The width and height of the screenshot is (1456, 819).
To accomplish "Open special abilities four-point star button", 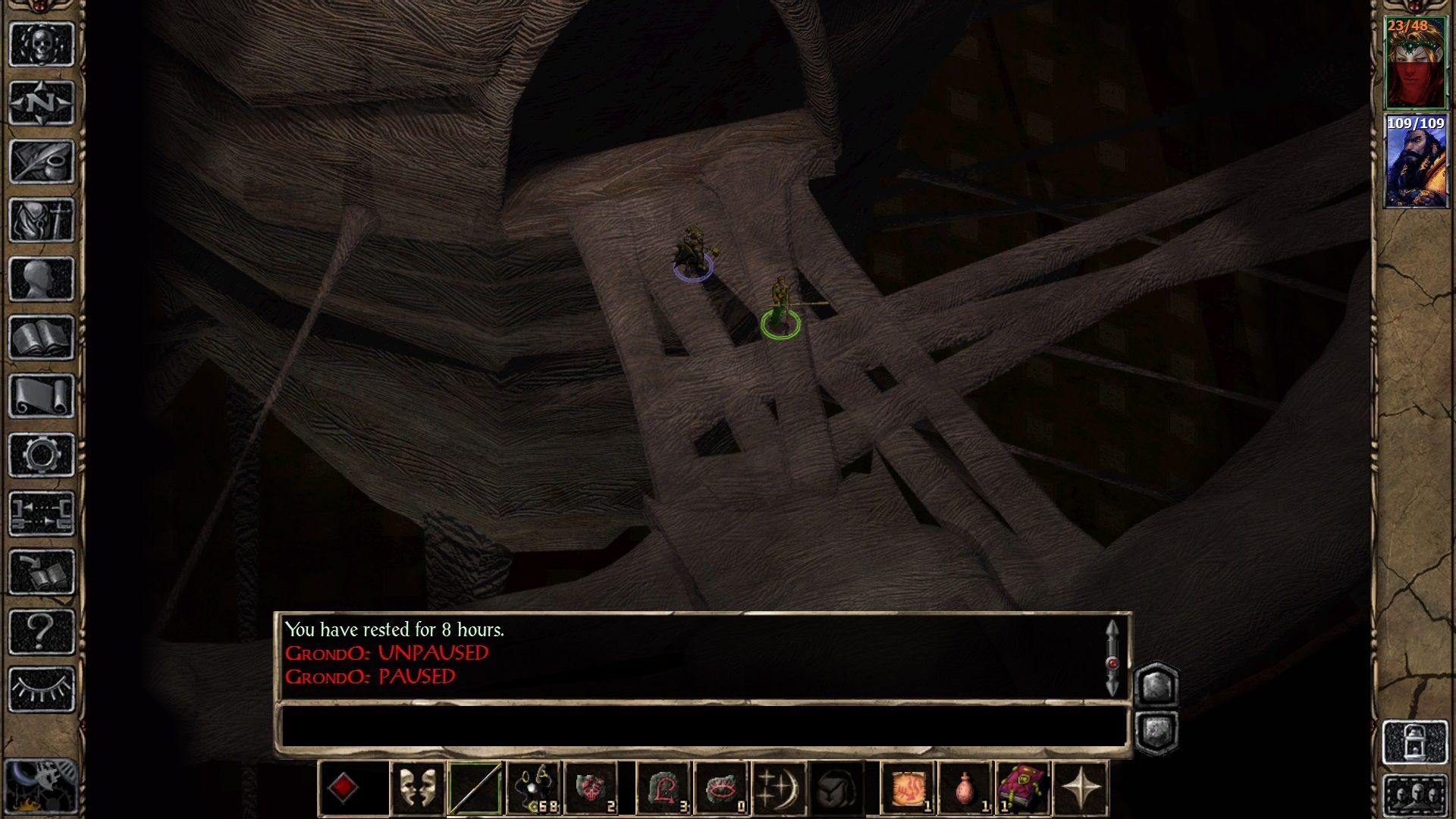I will 1081,789.
